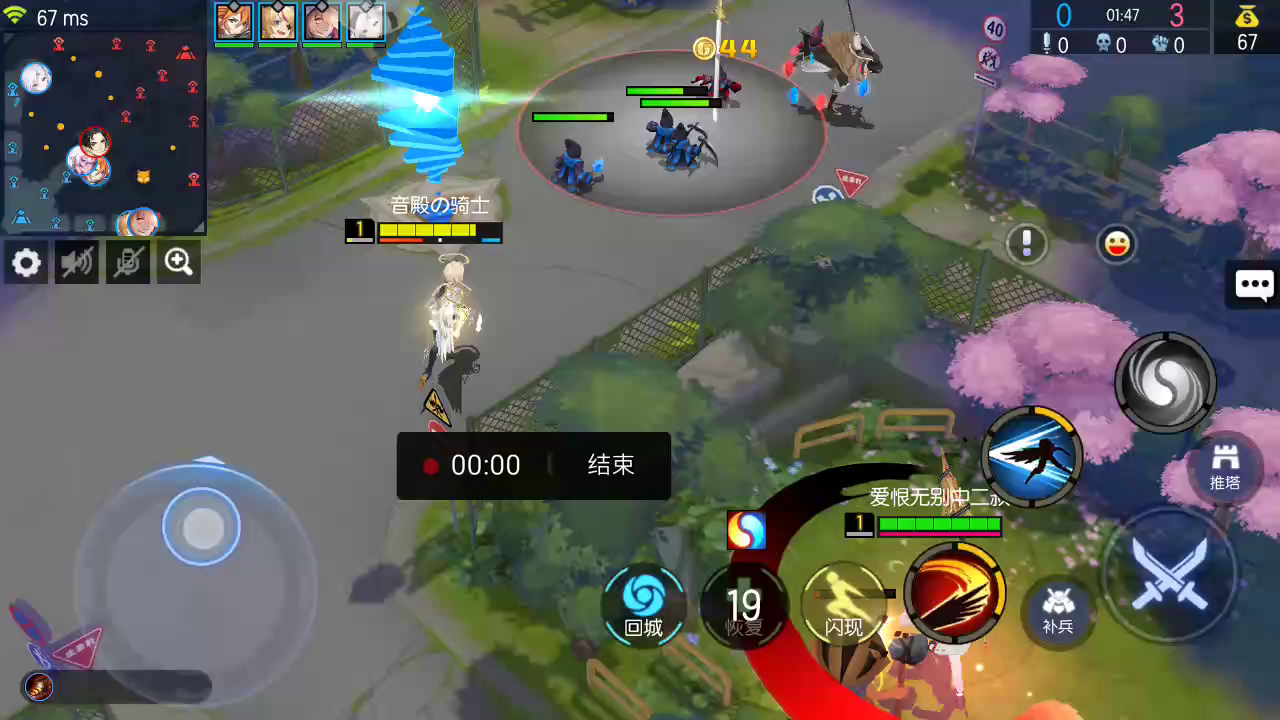Screen dimensions: 1280x720
Task: Use the 恢复 heal spell showing 19
Action: pyautogui.click(x=744, y=600)
